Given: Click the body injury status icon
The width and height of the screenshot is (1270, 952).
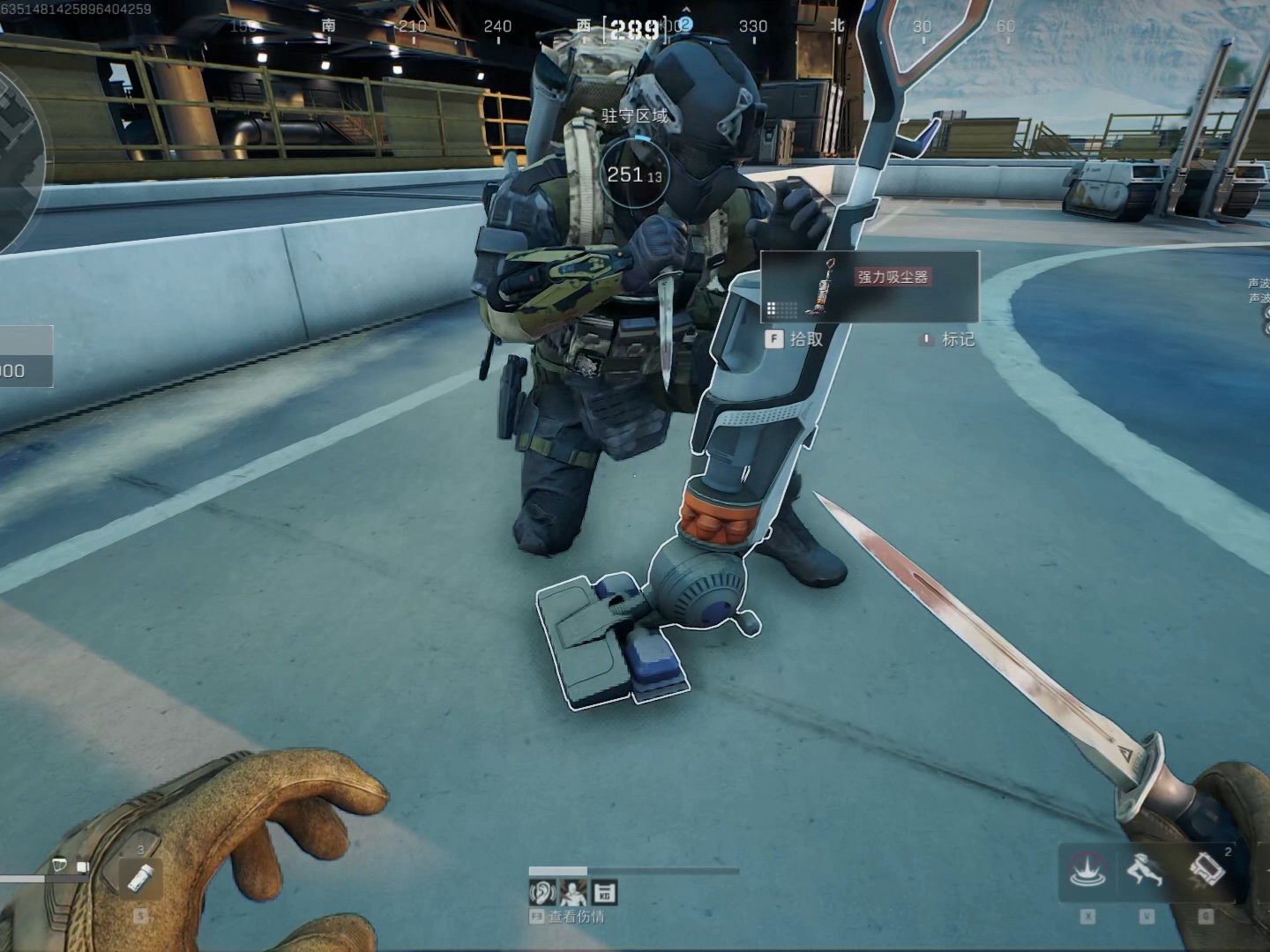Looking at the screenshot, I should pyautogui.click(x=573, y=893).
